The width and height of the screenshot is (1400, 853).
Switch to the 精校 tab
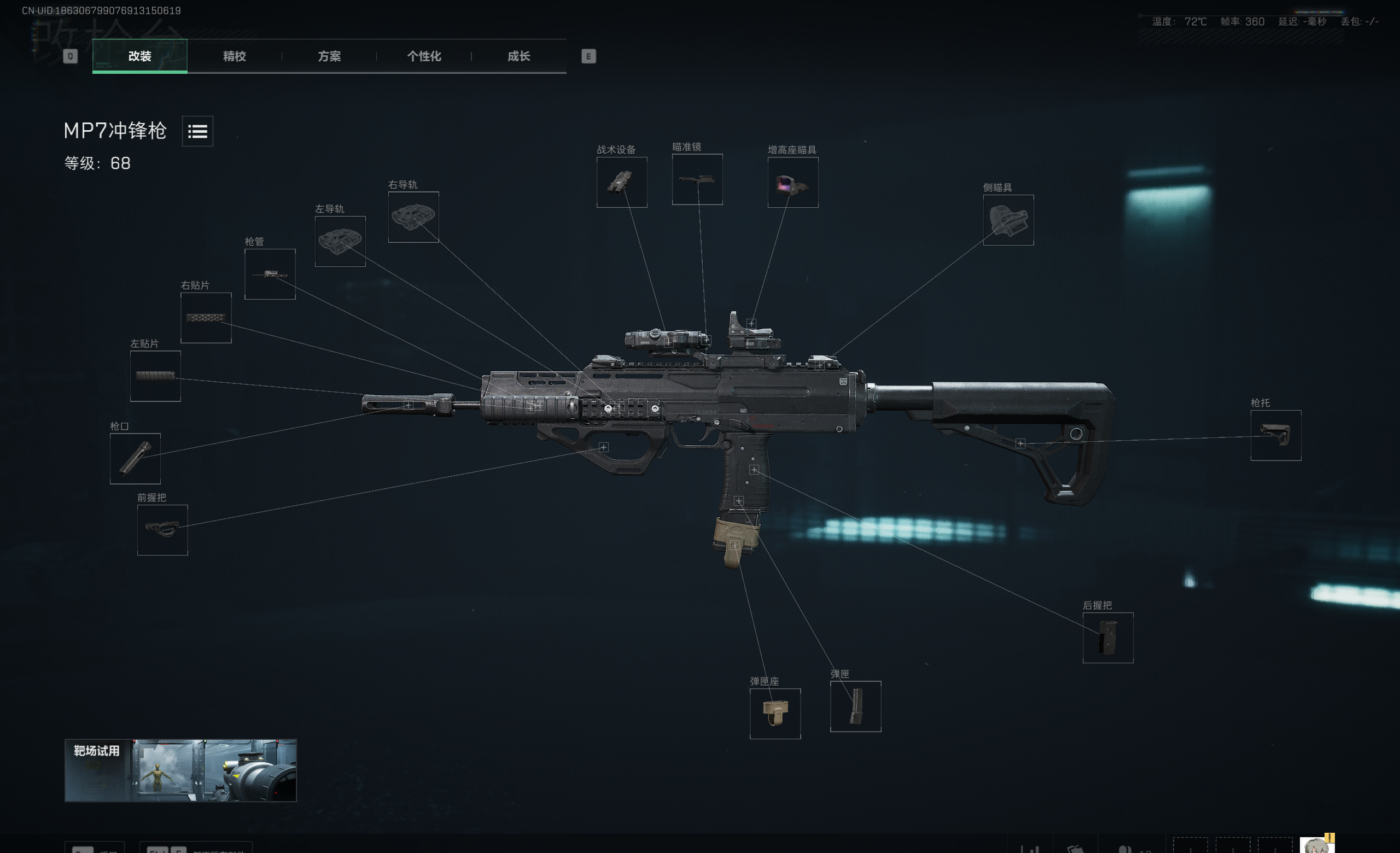[x=234, y=56]
